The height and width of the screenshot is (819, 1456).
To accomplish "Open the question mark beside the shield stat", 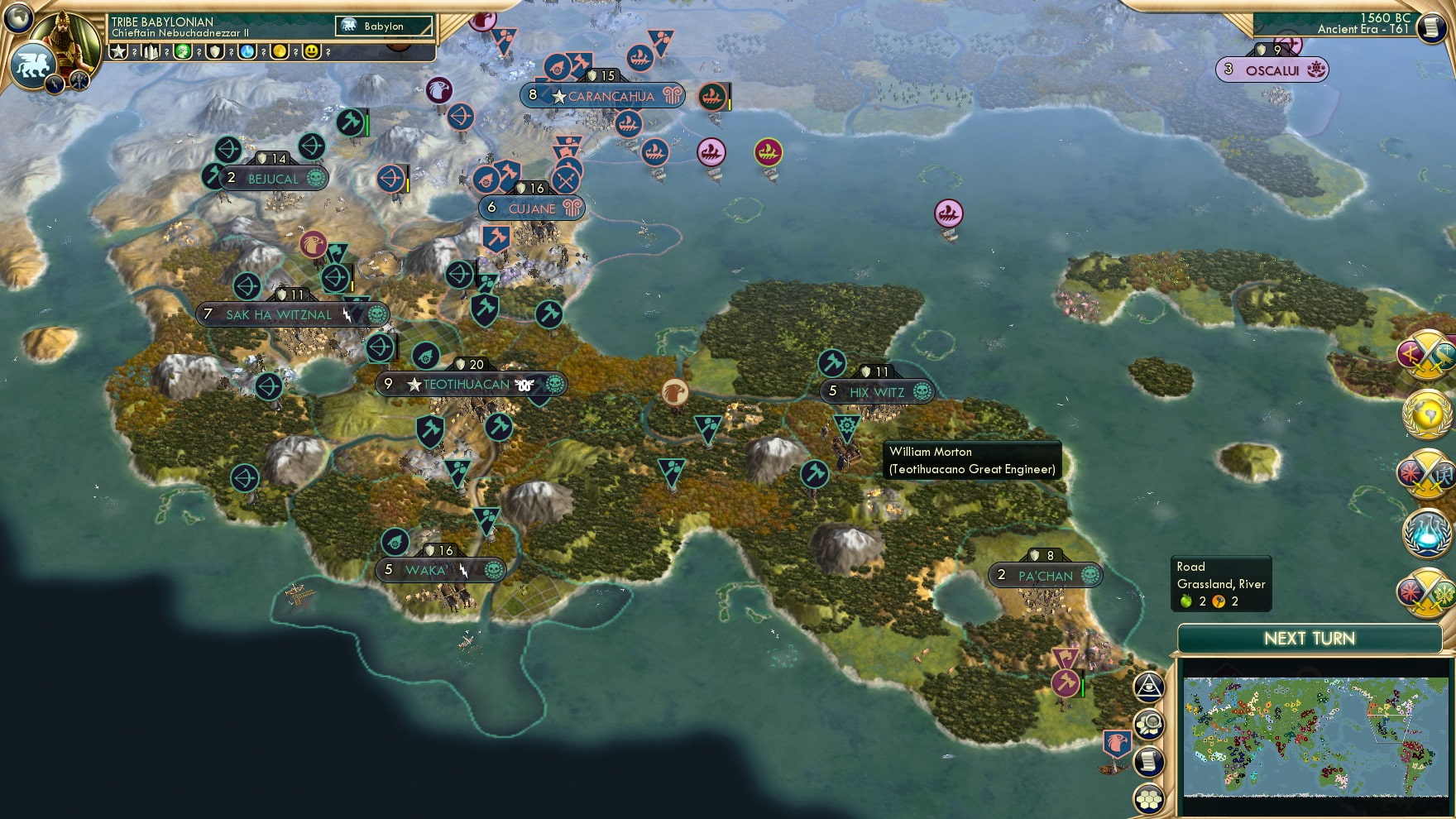I will pos(232,52).
